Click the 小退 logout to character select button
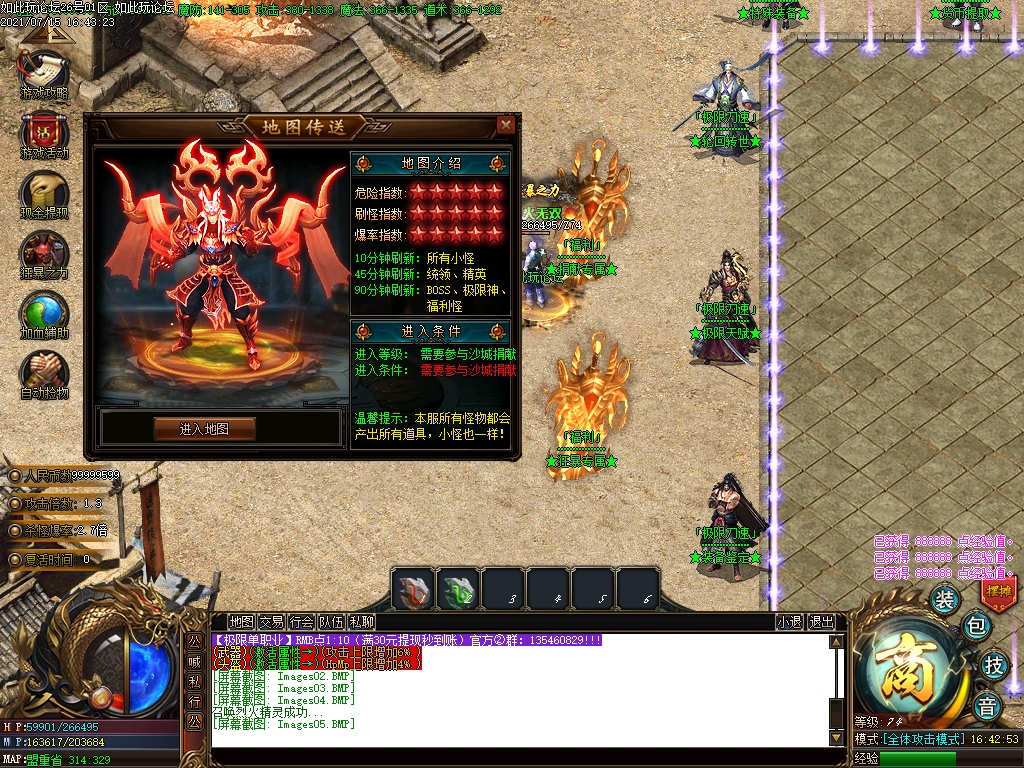 (789, 622)
